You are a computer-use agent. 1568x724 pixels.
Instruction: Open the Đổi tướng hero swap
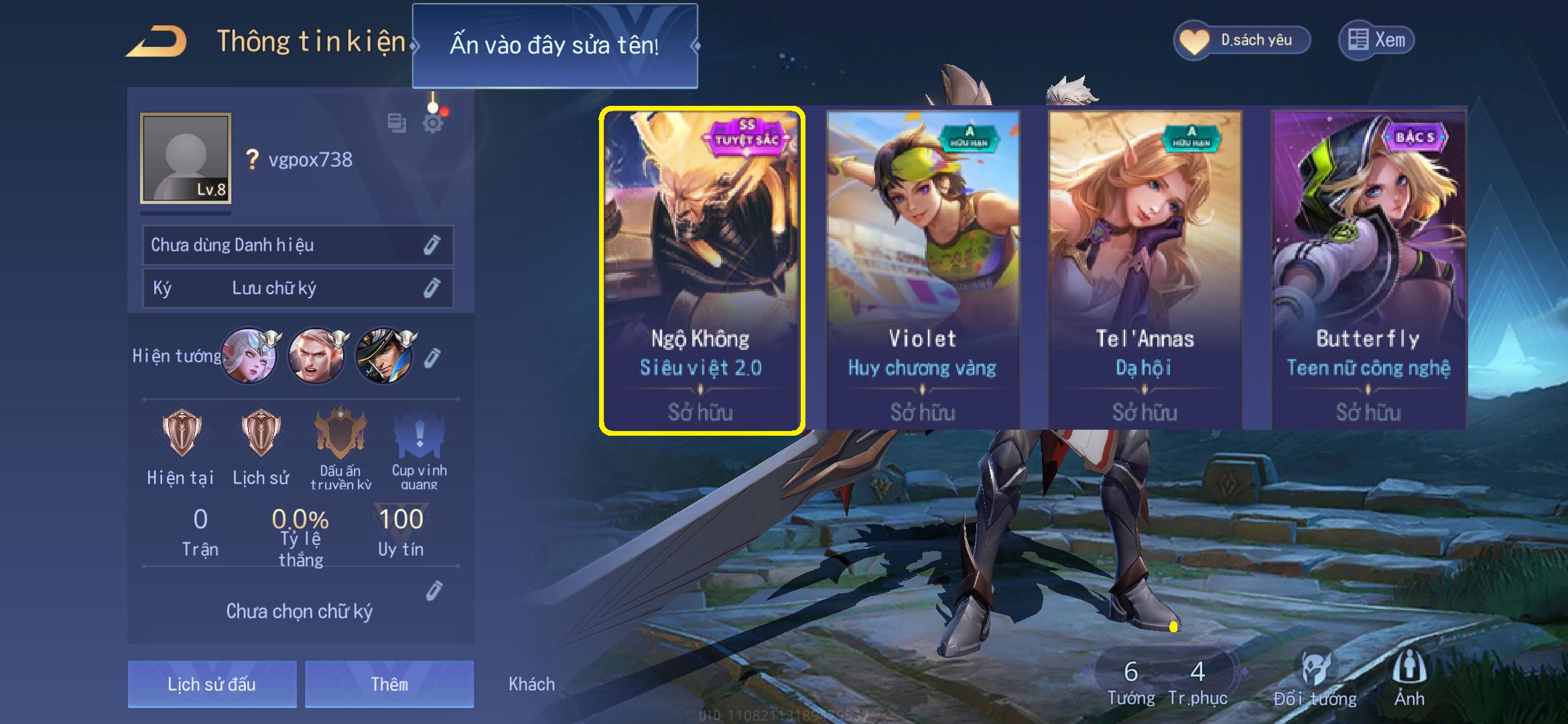click(1315, 678)
